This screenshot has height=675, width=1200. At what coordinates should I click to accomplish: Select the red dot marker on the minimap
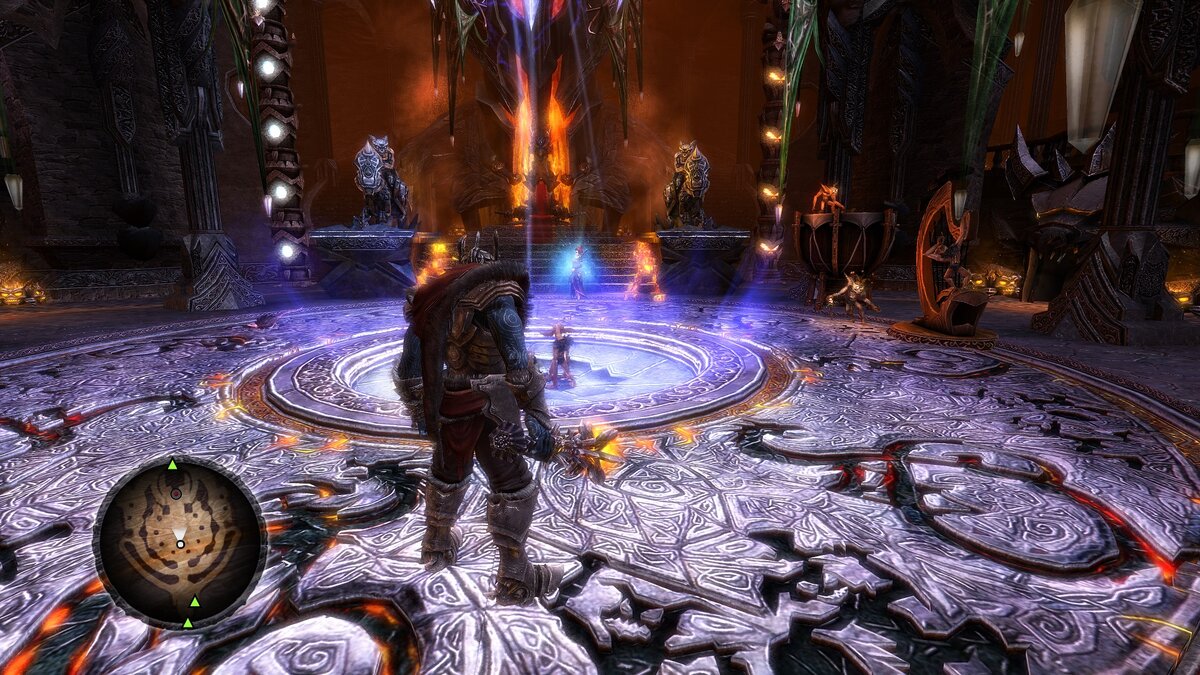[x=176, y=493]
